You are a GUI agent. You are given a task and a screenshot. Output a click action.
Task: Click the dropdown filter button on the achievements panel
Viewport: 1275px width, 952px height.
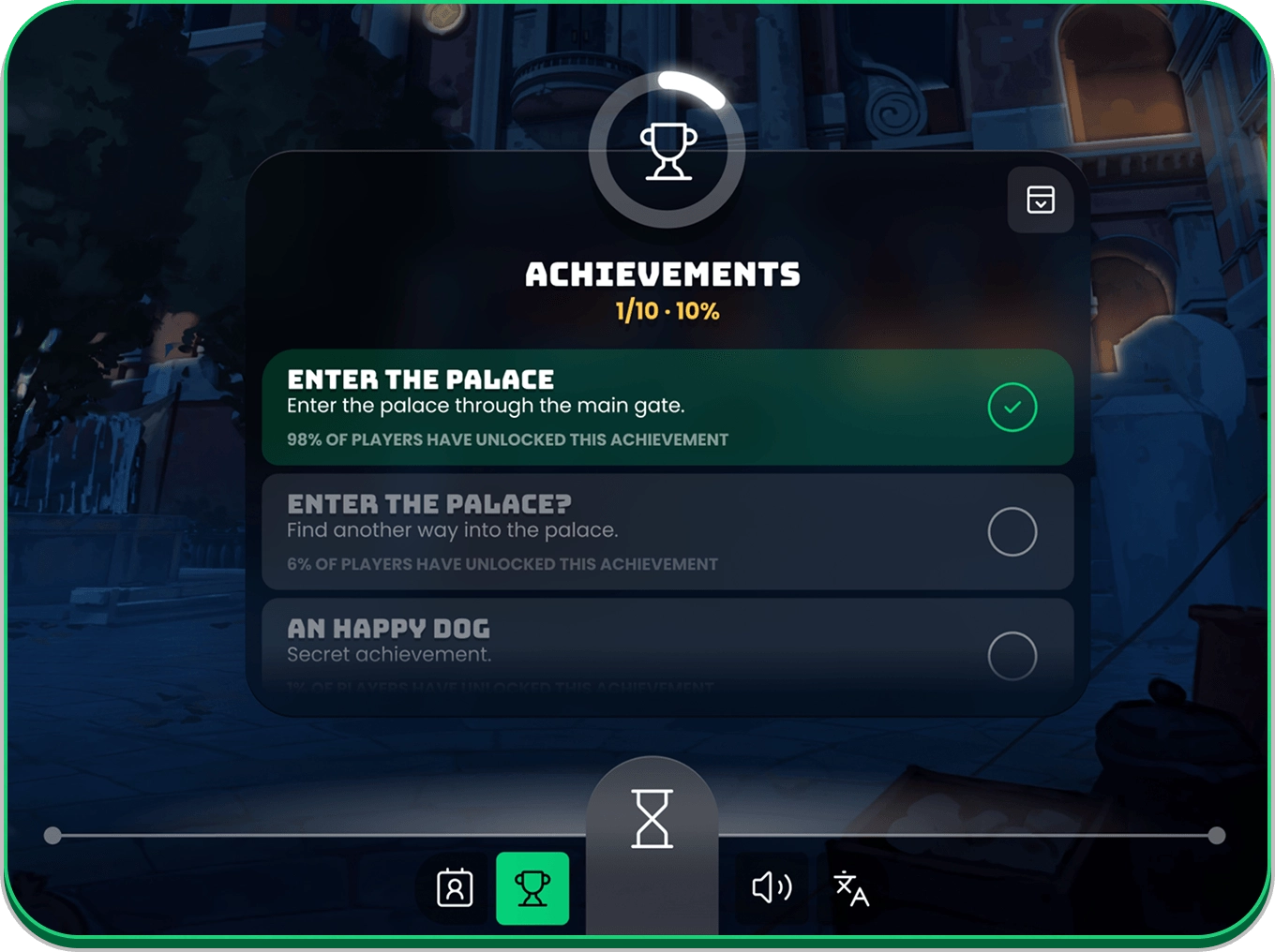click(x=1040, y=200)
